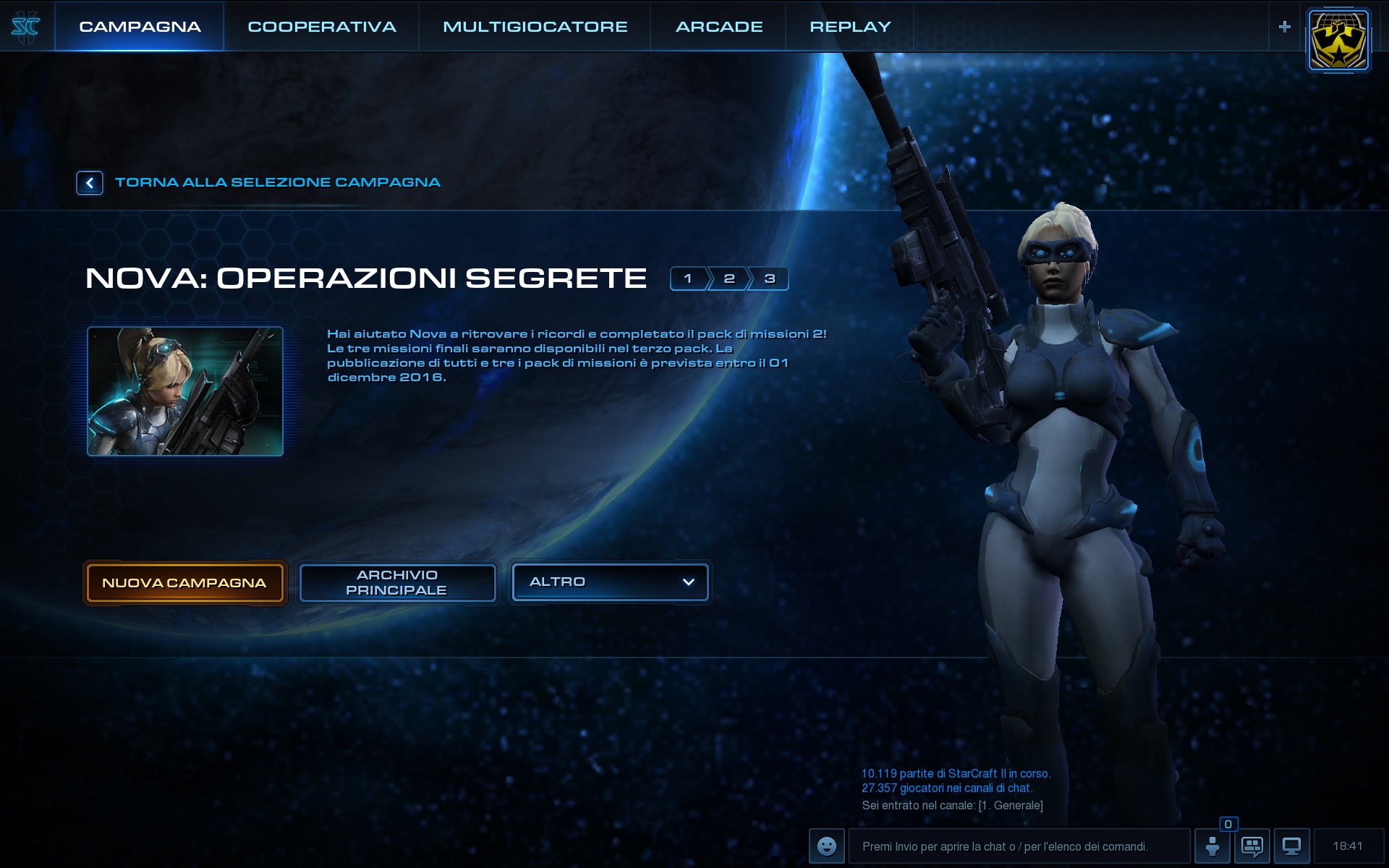Select the Arcade tab
This screenshot has width=1389, height=868.
pyautogui.click(x=719, y=27)
